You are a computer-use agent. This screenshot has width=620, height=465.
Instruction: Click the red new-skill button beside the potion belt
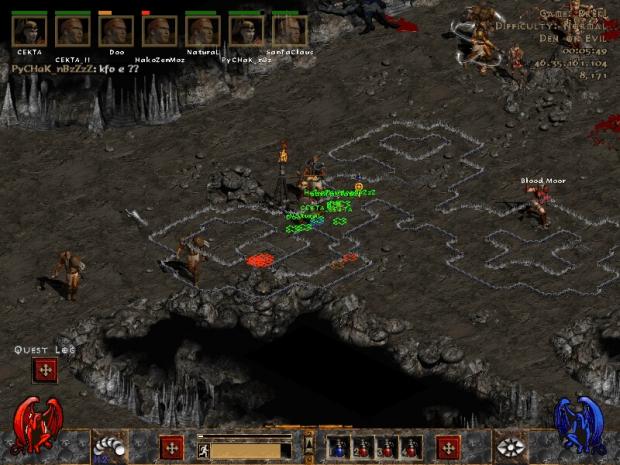[448, 447]
